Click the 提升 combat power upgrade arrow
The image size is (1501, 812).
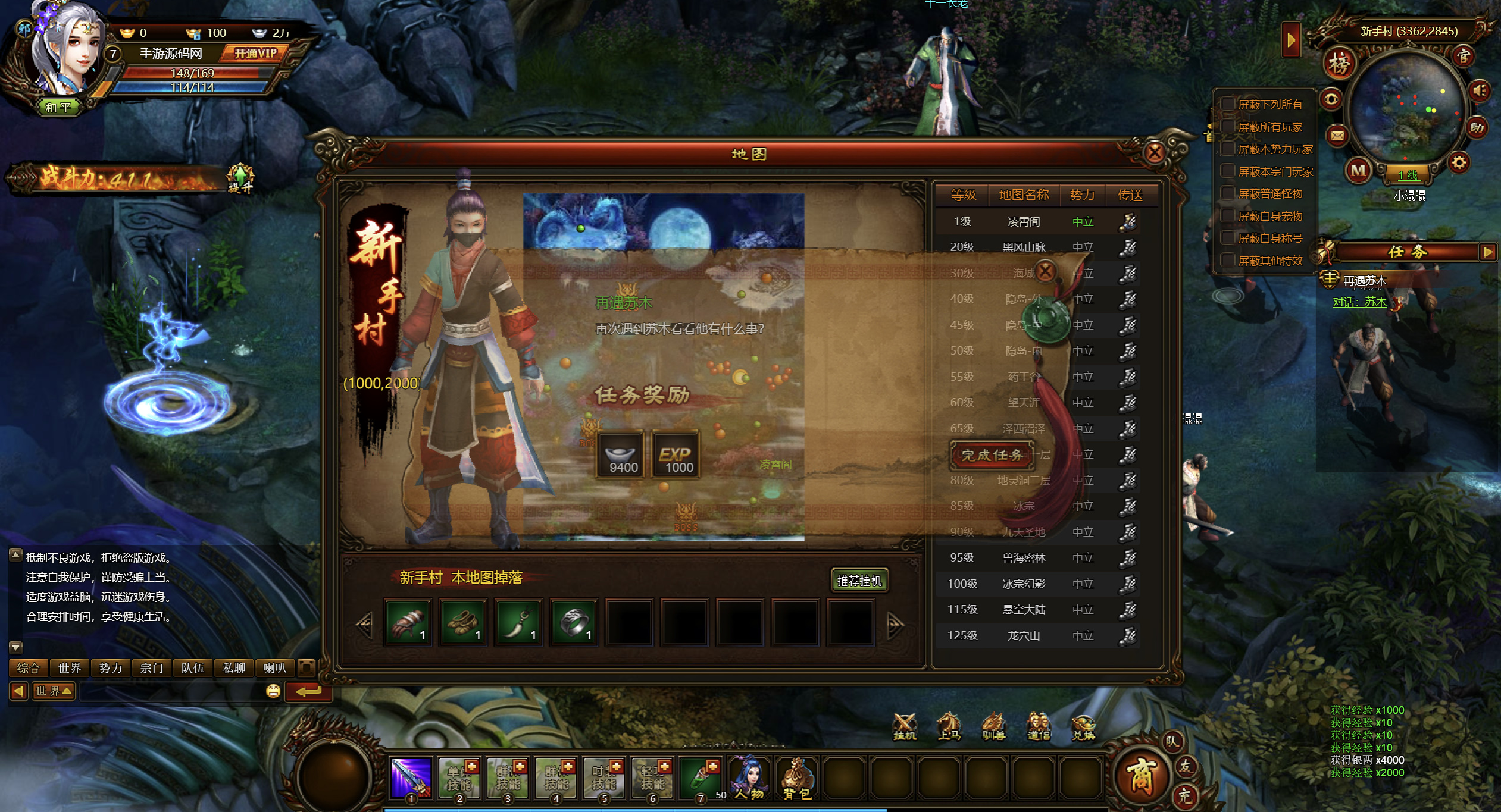pos(240,177)
